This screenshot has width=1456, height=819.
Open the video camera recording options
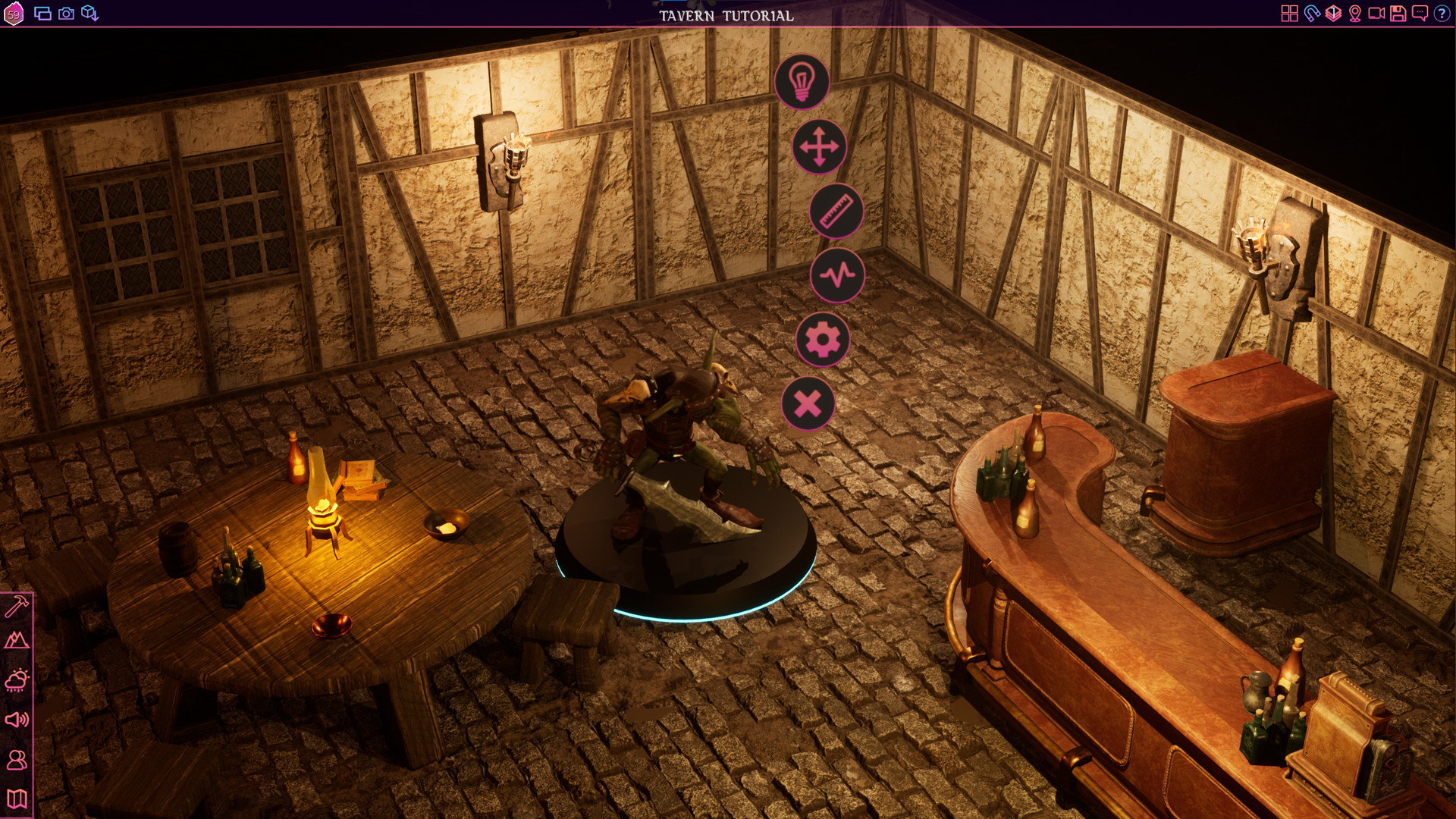(1376, 13)
